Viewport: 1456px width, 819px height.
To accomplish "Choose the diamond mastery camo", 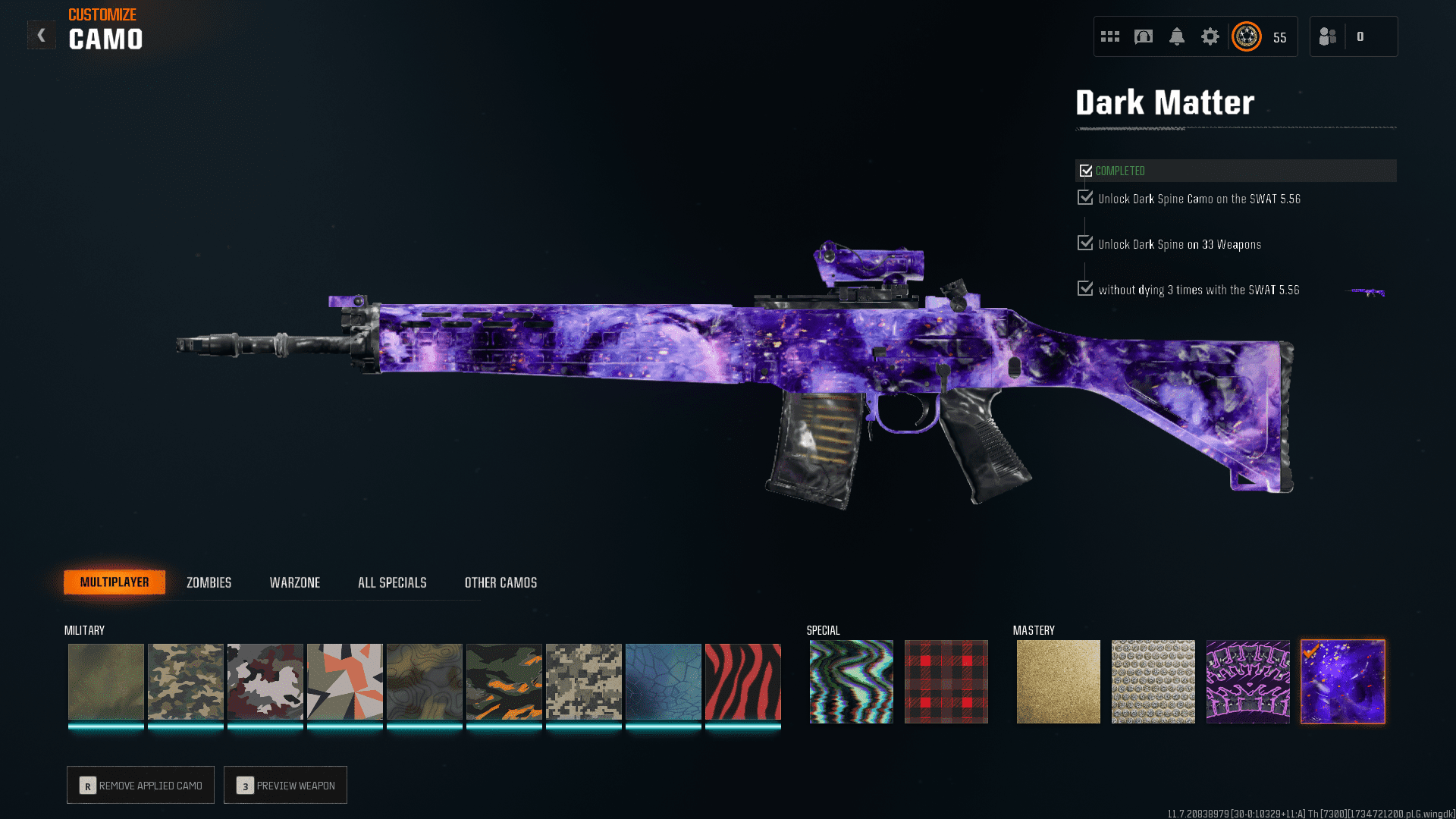I will tap(1153, 681).
